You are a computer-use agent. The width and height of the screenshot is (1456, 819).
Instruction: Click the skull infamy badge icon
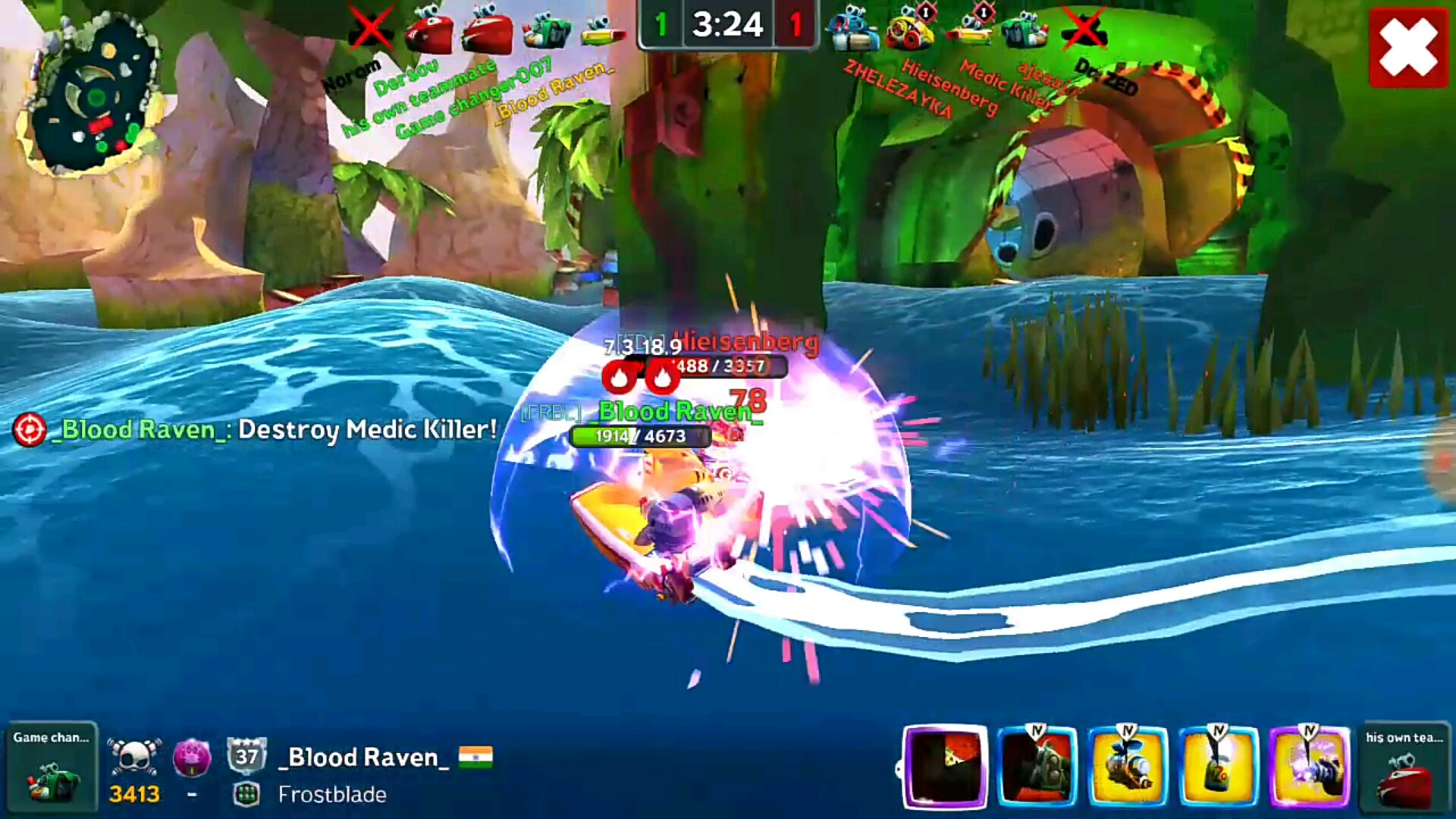point(134,757)
